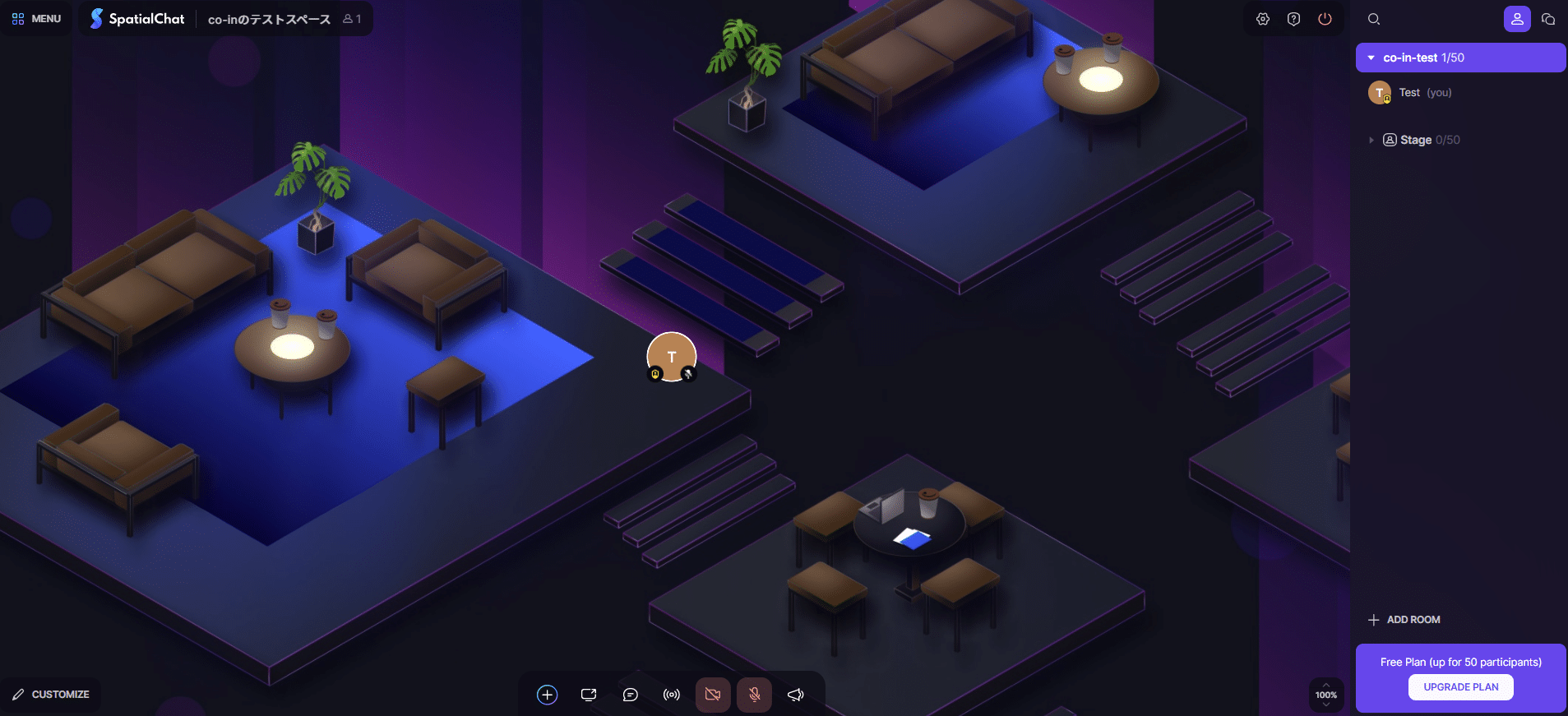The image size is (1568, 716).
Task: Click the SpatialChat logo
Action: click(x=137, y=19)
